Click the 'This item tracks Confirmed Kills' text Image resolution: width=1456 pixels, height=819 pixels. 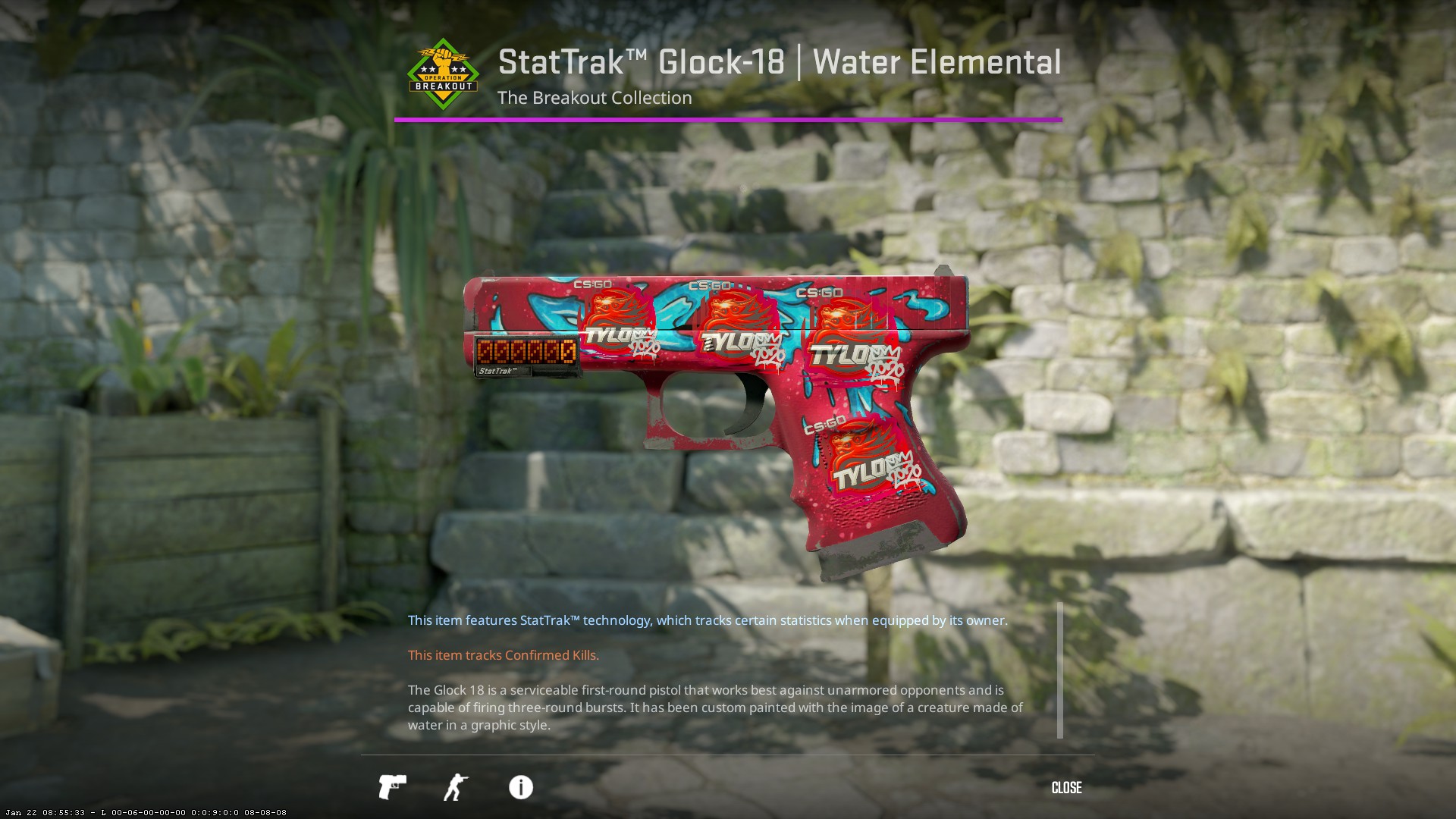click(x=503, y=655)
